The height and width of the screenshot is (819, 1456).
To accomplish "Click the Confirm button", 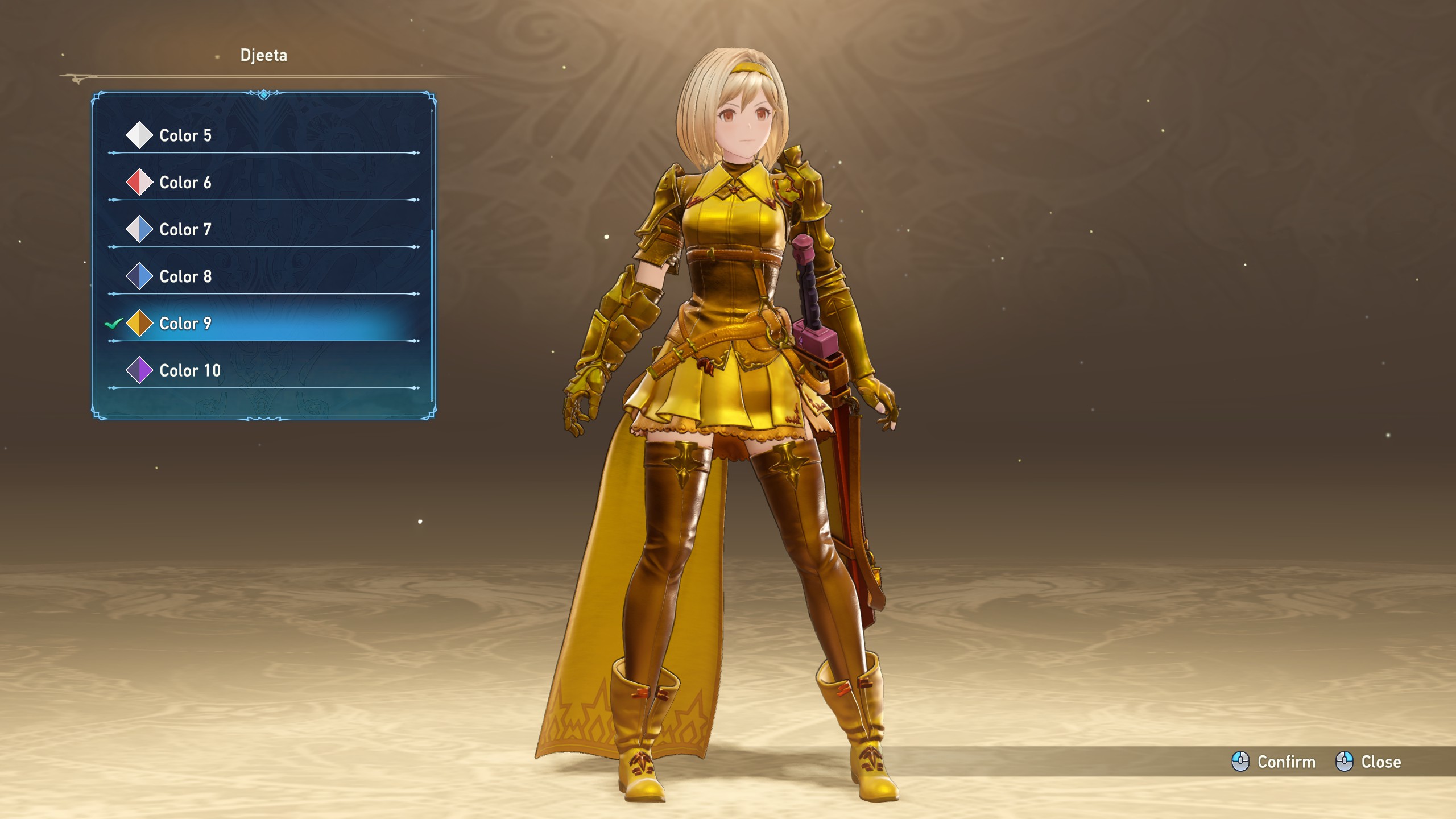I will click(1274, 762).
